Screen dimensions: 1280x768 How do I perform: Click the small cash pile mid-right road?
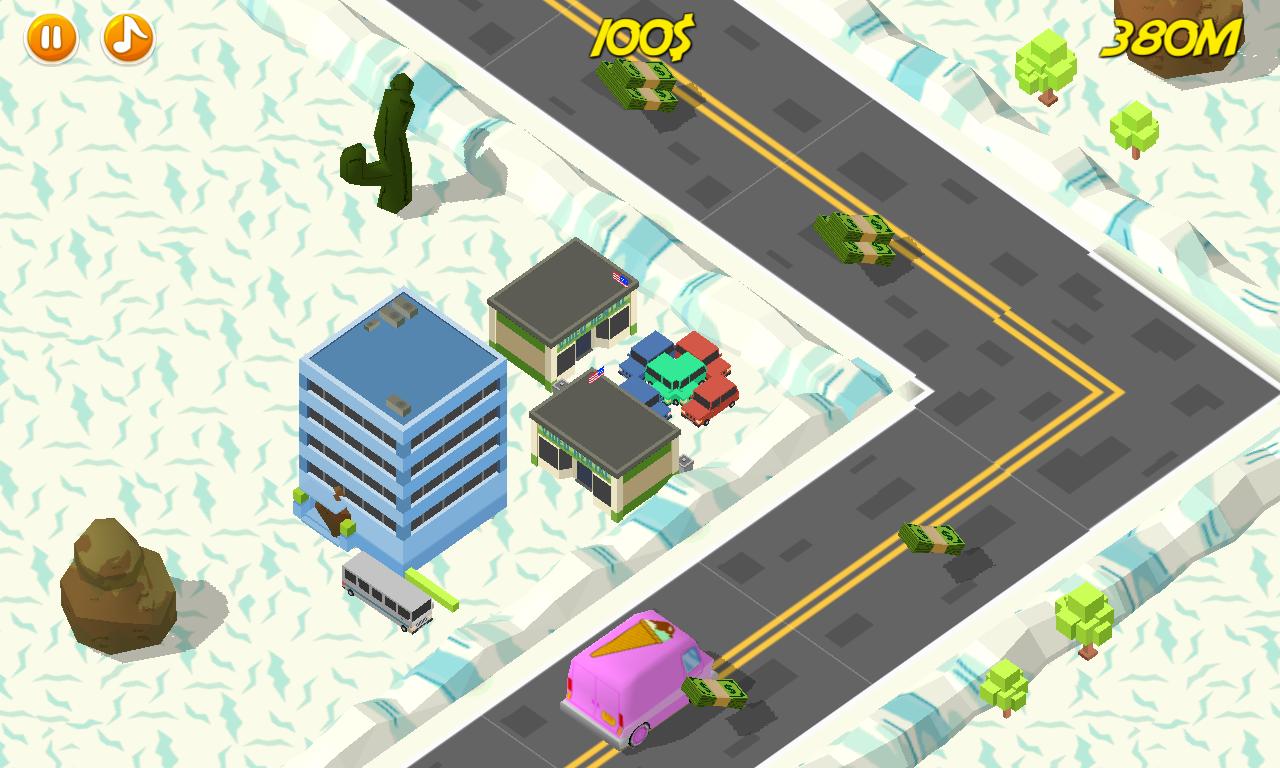point(930,540)
